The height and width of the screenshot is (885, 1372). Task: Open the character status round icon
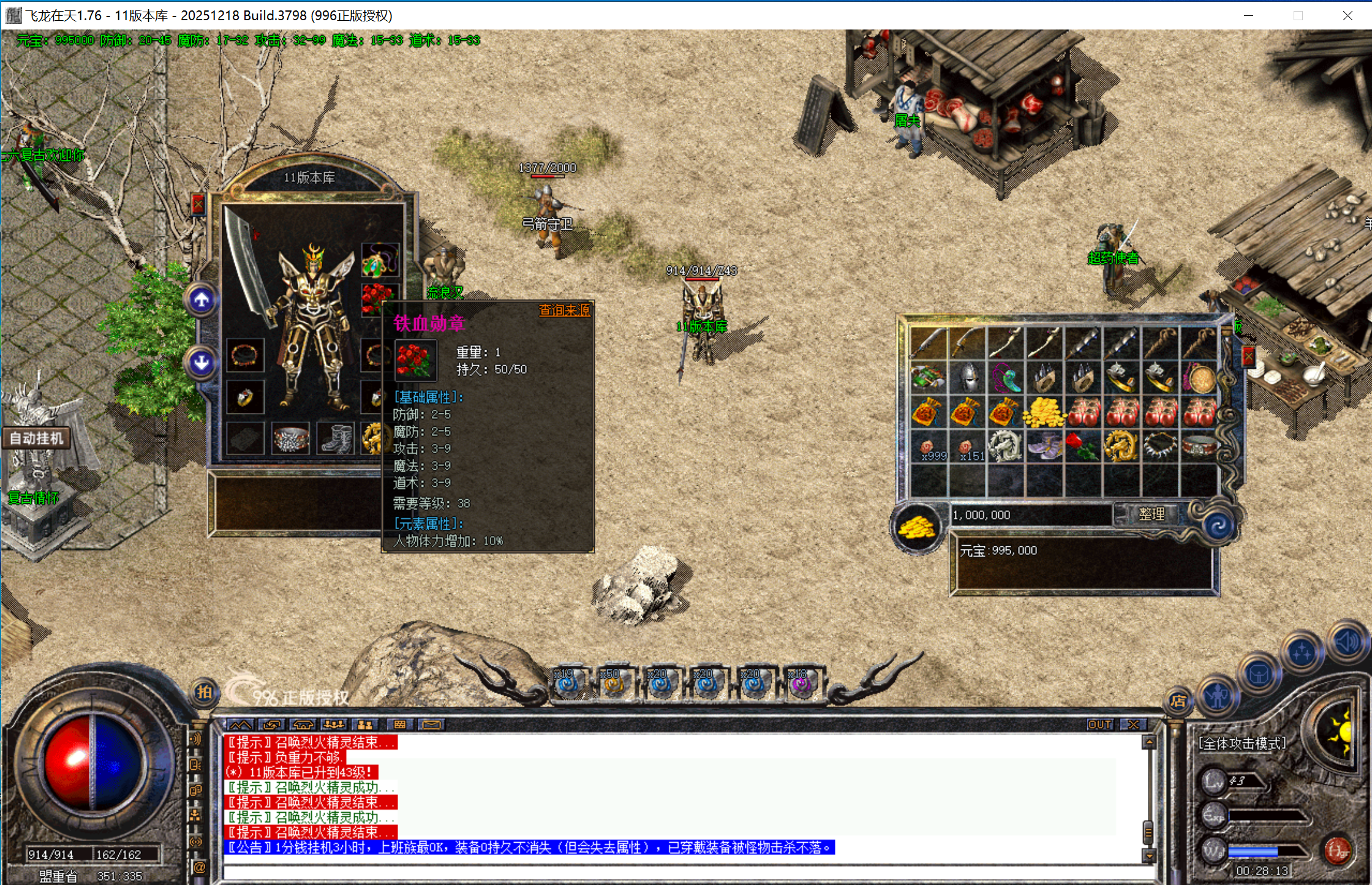(x=1218, y=695)
